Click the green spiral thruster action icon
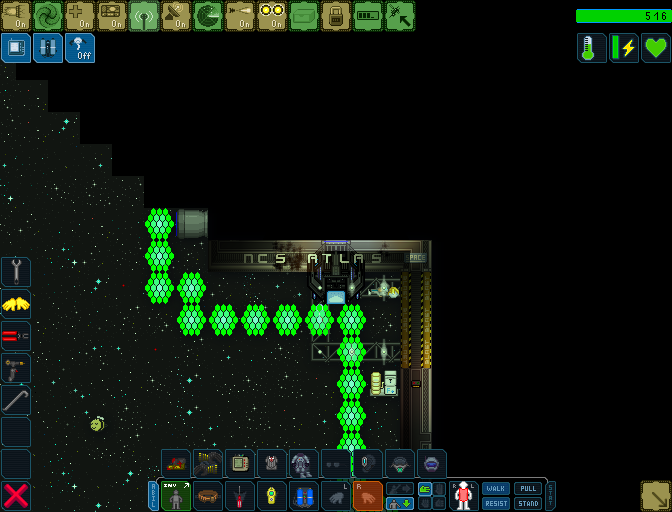672x512 pixels. pyautogui.click(x=48, y=16)
